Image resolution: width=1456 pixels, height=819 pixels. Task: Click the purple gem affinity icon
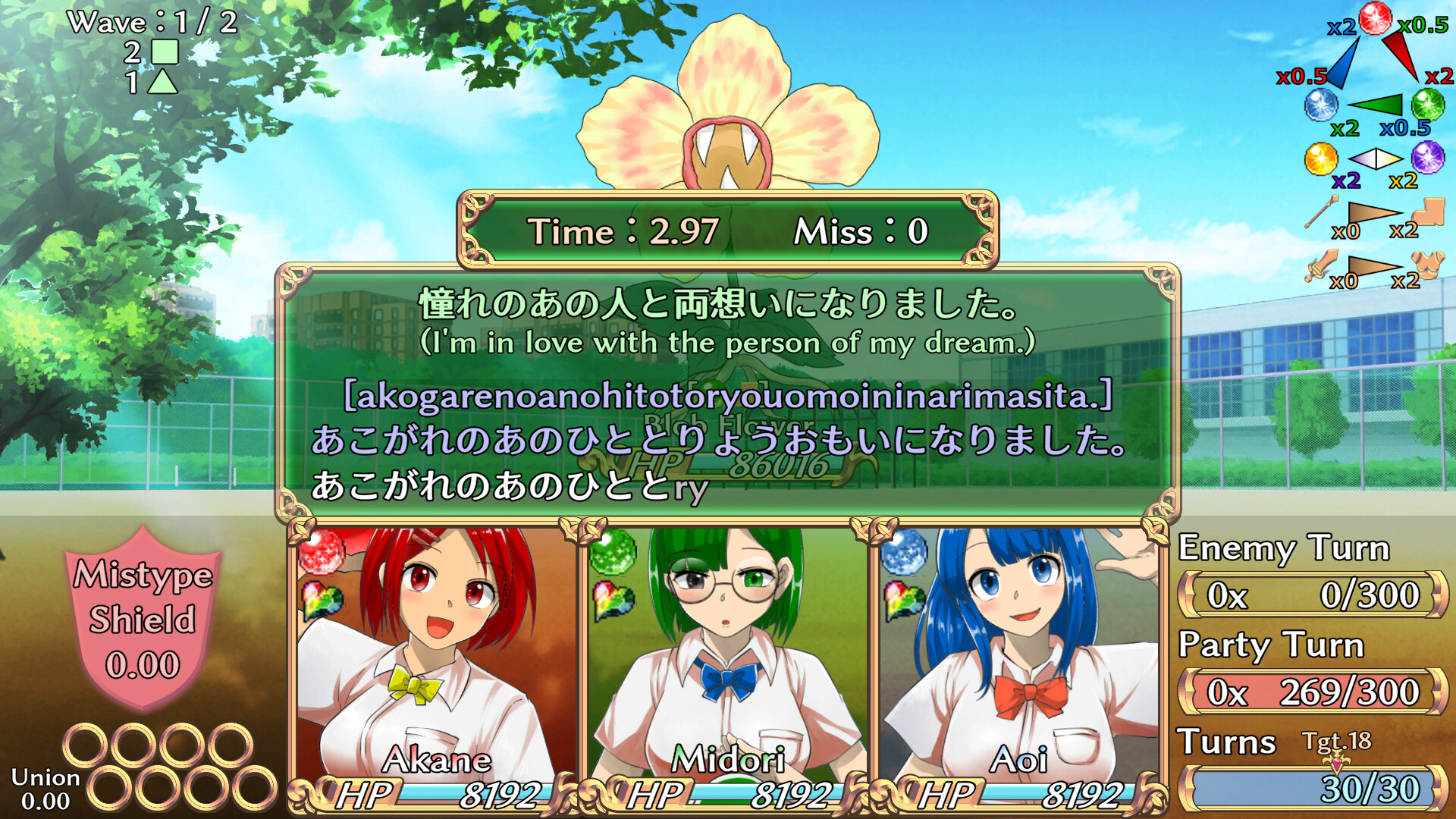(1428, 159)
